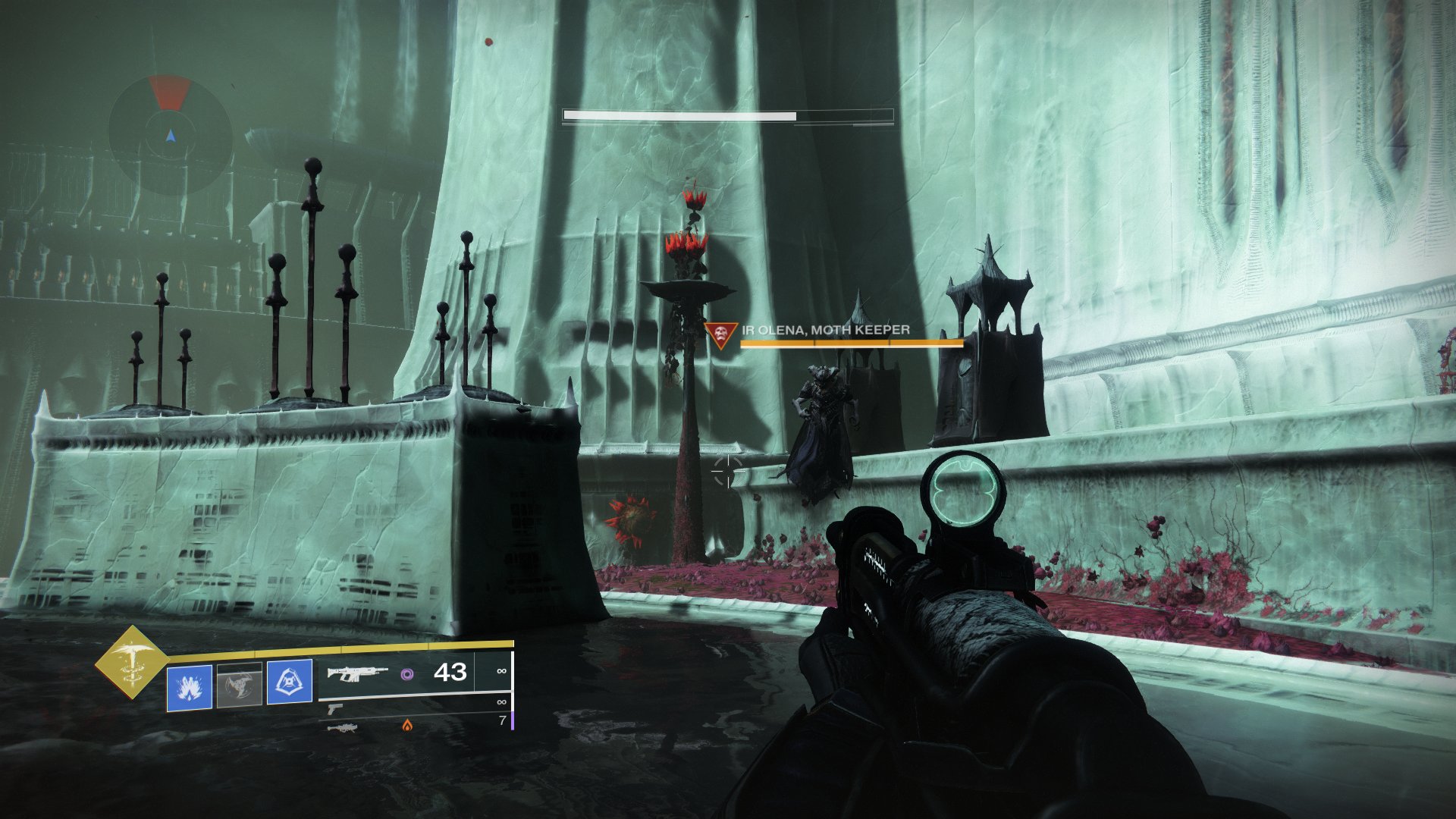The width and height of the screenshot is (1456, 819).
Task: Throw the grenade using its blue icon
Action: point(189,687)
